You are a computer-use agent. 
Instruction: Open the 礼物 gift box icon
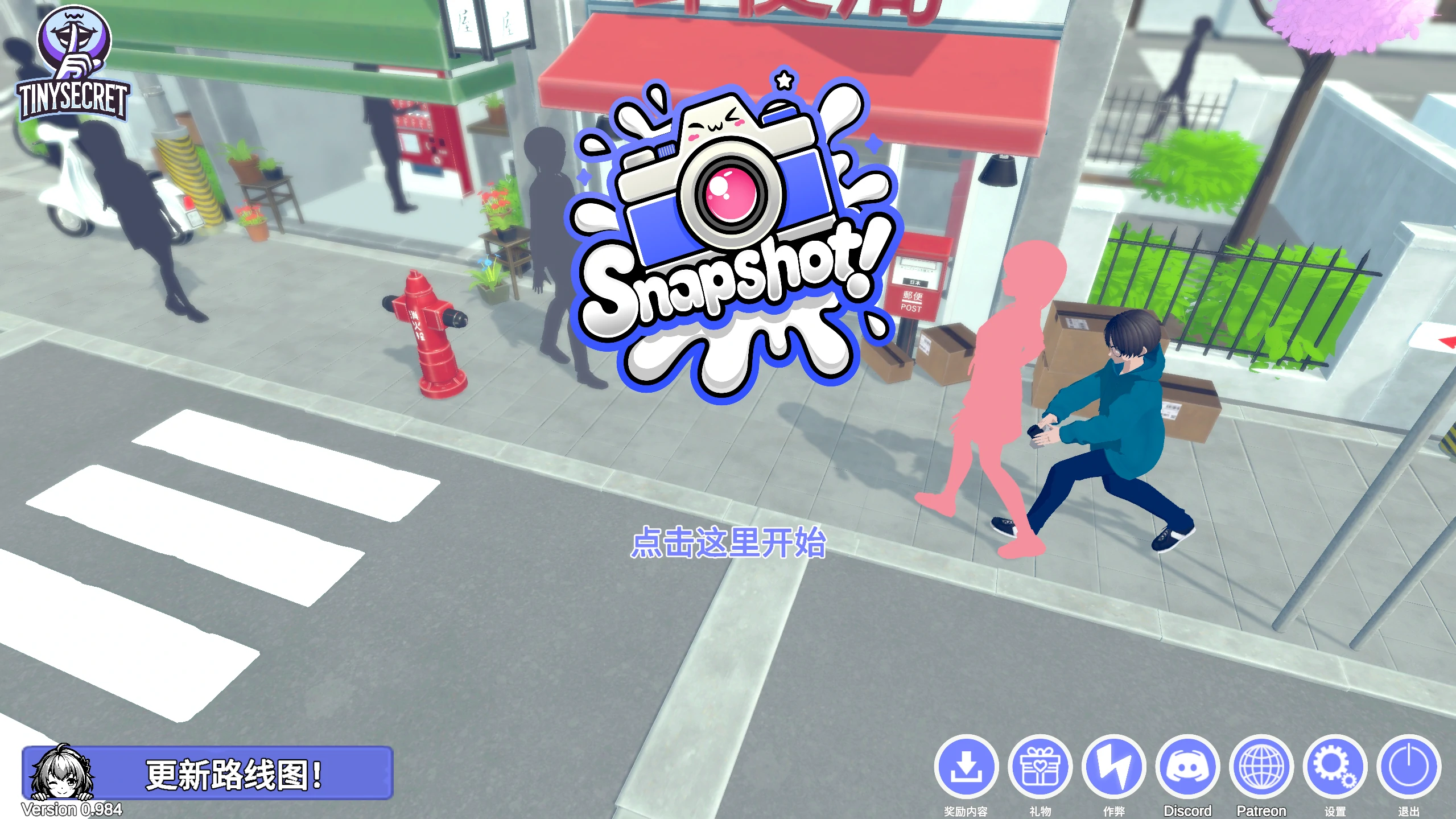[1040, 767]
